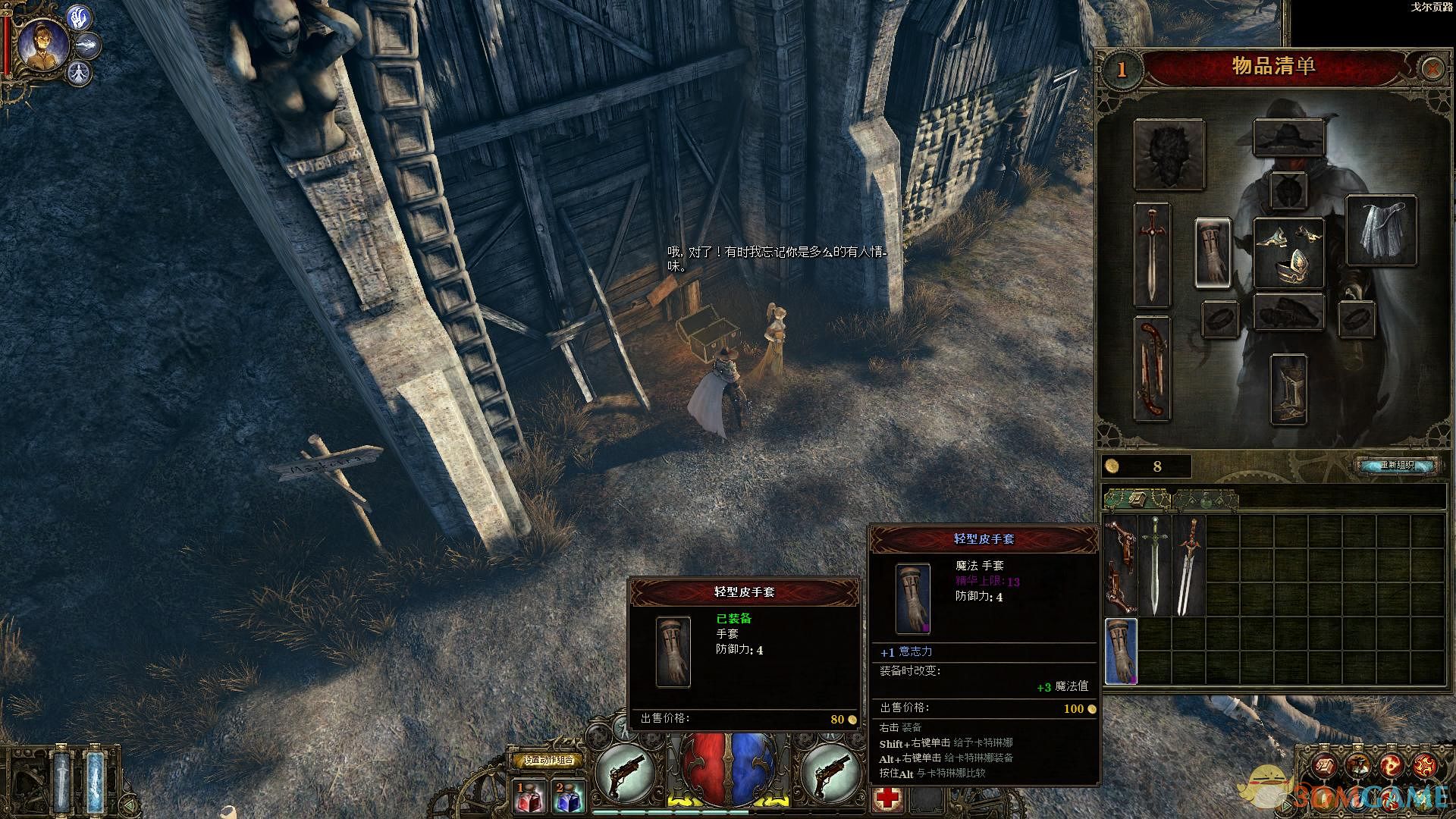1456x819 pixels.
Task: Open the hunter character portrait menu icon
Action: tap(42, 45)
